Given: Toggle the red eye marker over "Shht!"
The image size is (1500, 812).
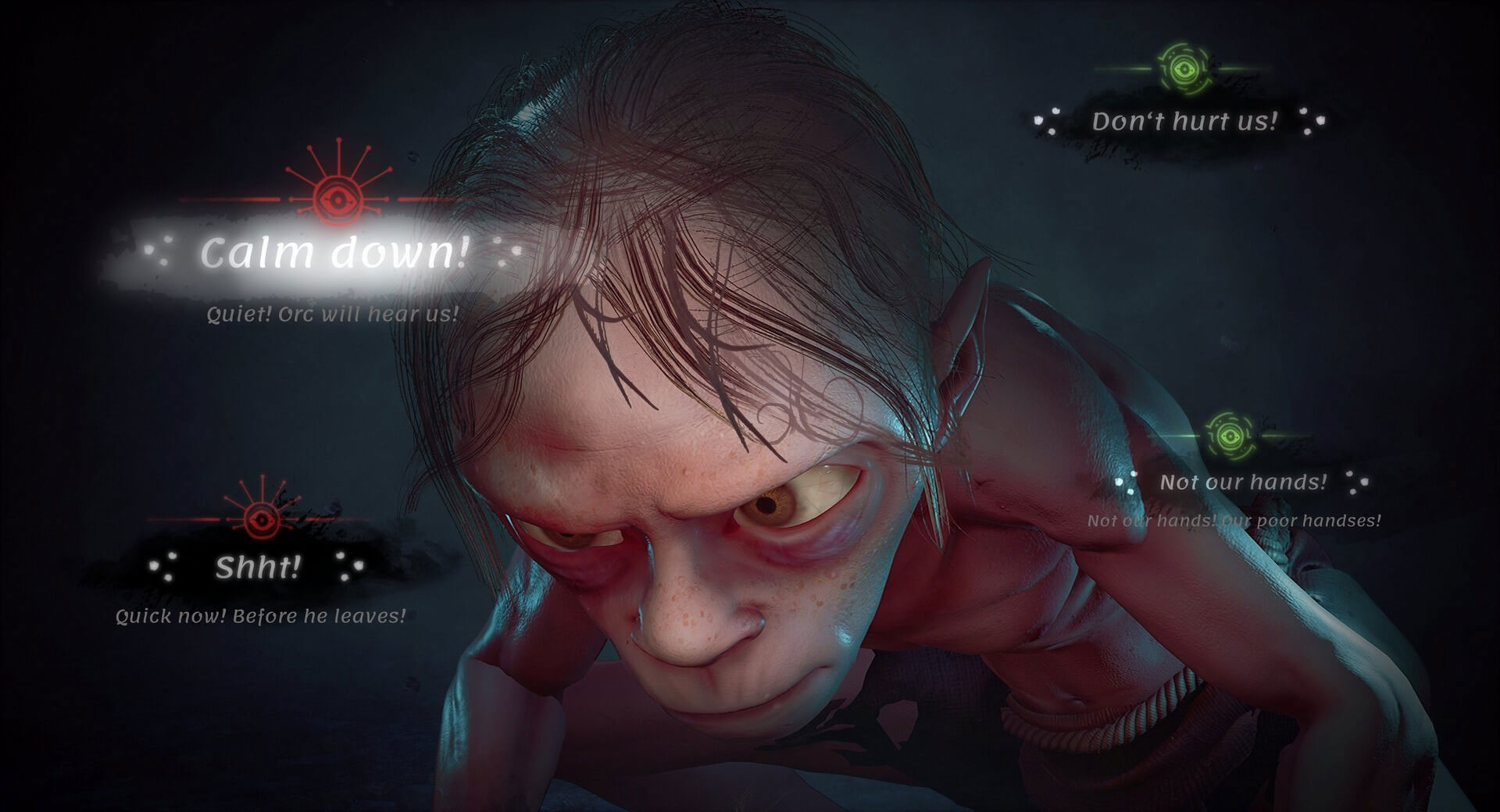Looking at the screenshot, I should [260, 520].
